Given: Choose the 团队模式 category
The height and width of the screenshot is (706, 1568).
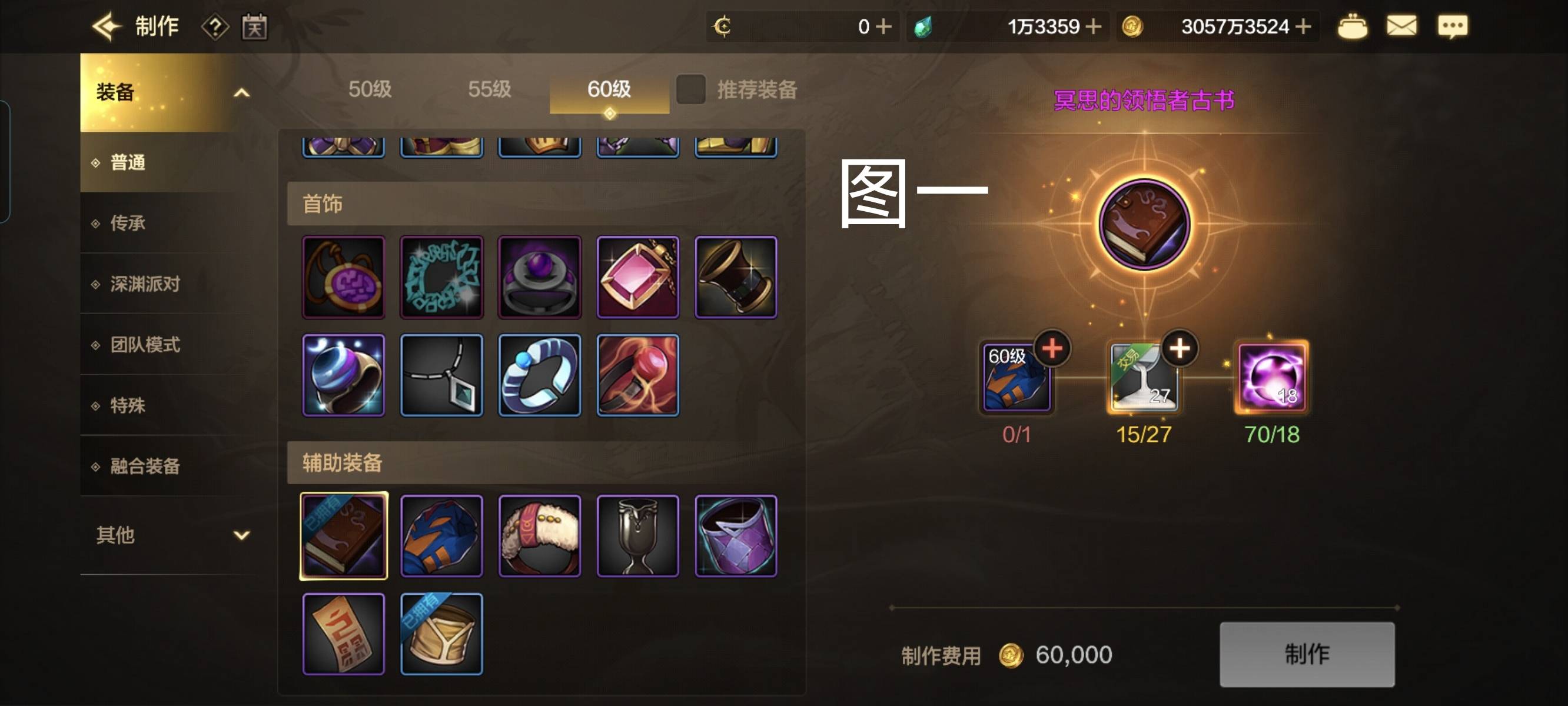Looking at the screenshot, I should [145, 345].
